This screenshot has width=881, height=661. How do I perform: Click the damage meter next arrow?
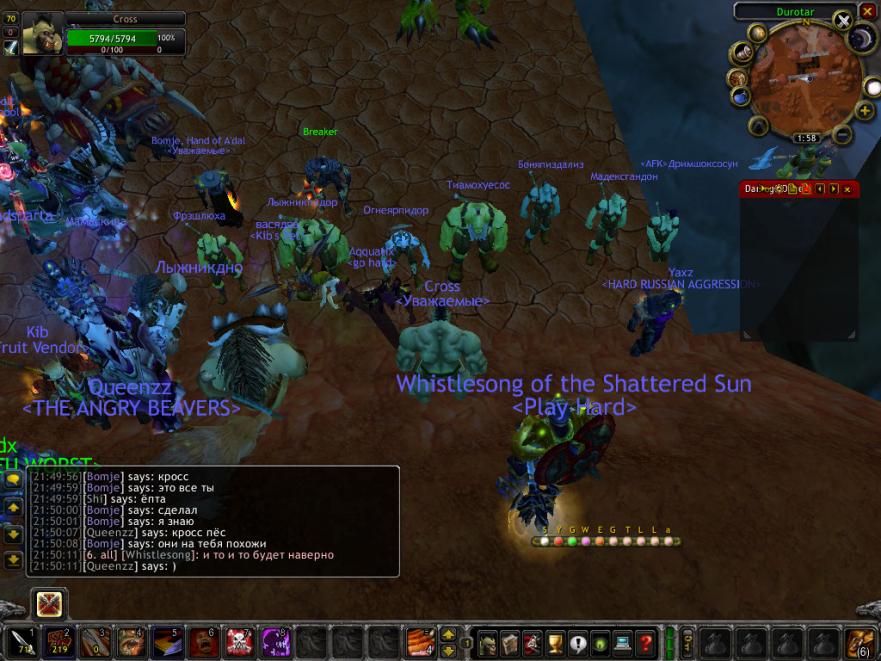pos(833,188)
